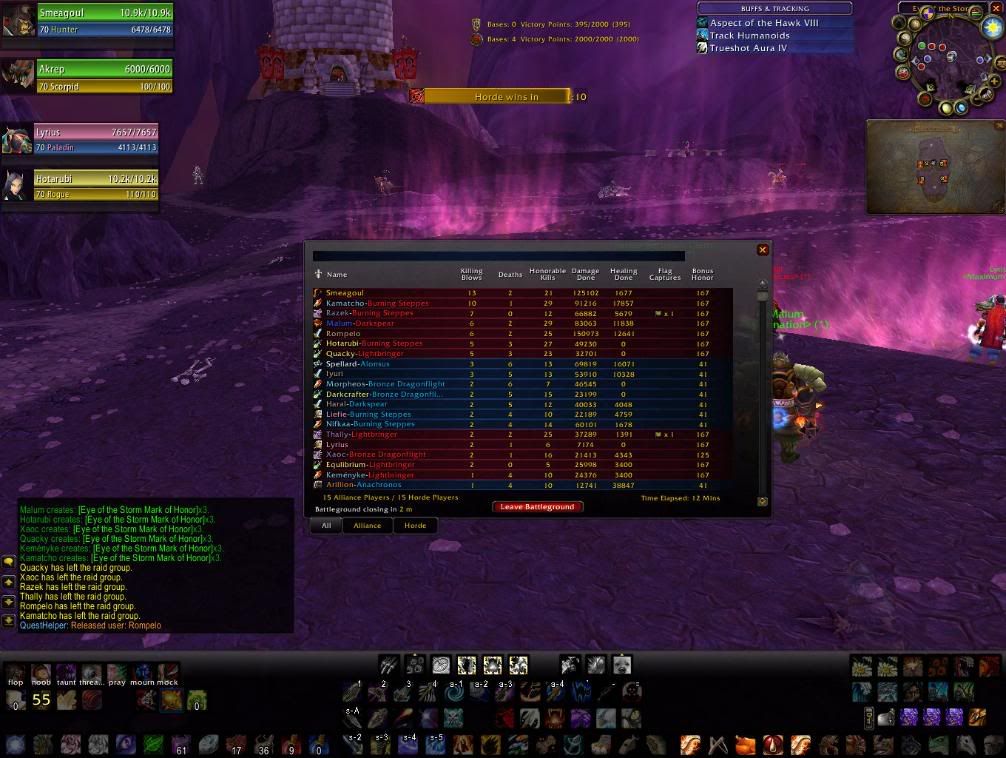Screen dimensions: 1006x758
Task: Show the All players scoreboard tab
Action: click(x=326, y=525)
